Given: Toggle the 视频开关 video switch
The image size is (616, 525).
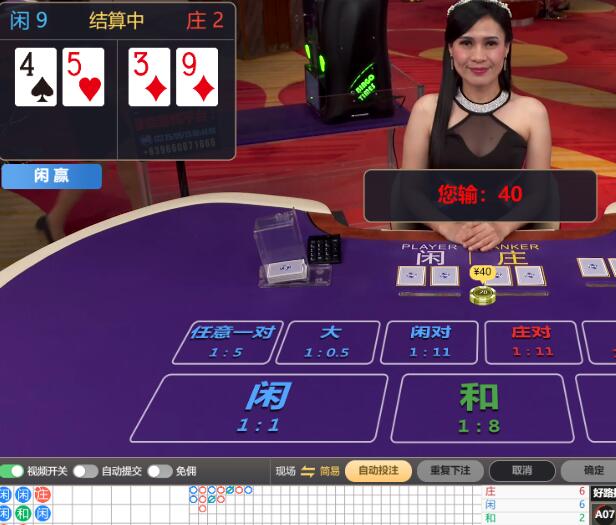Looking at the screenshot, I should tap(13, 471).
